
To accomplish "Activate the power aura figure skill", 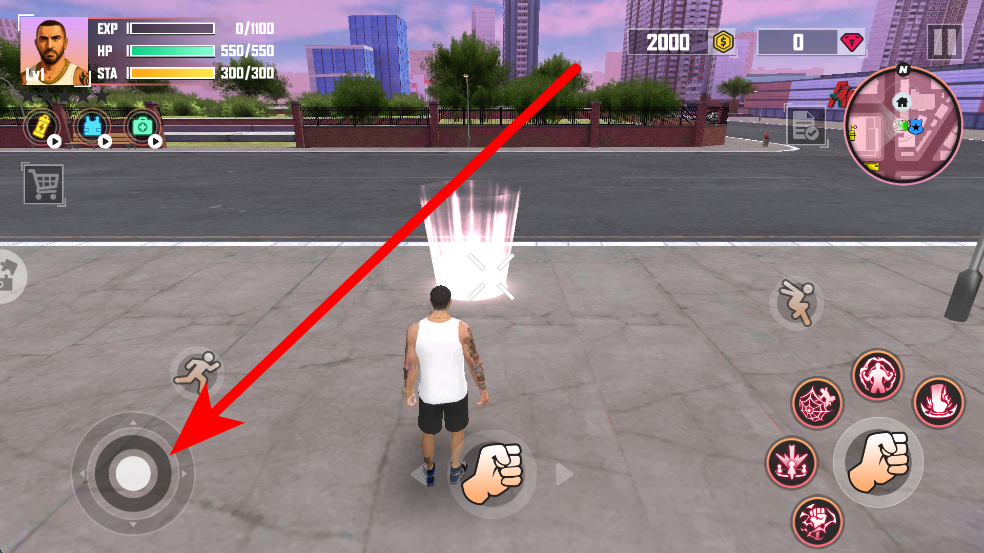I will [877, 376].
